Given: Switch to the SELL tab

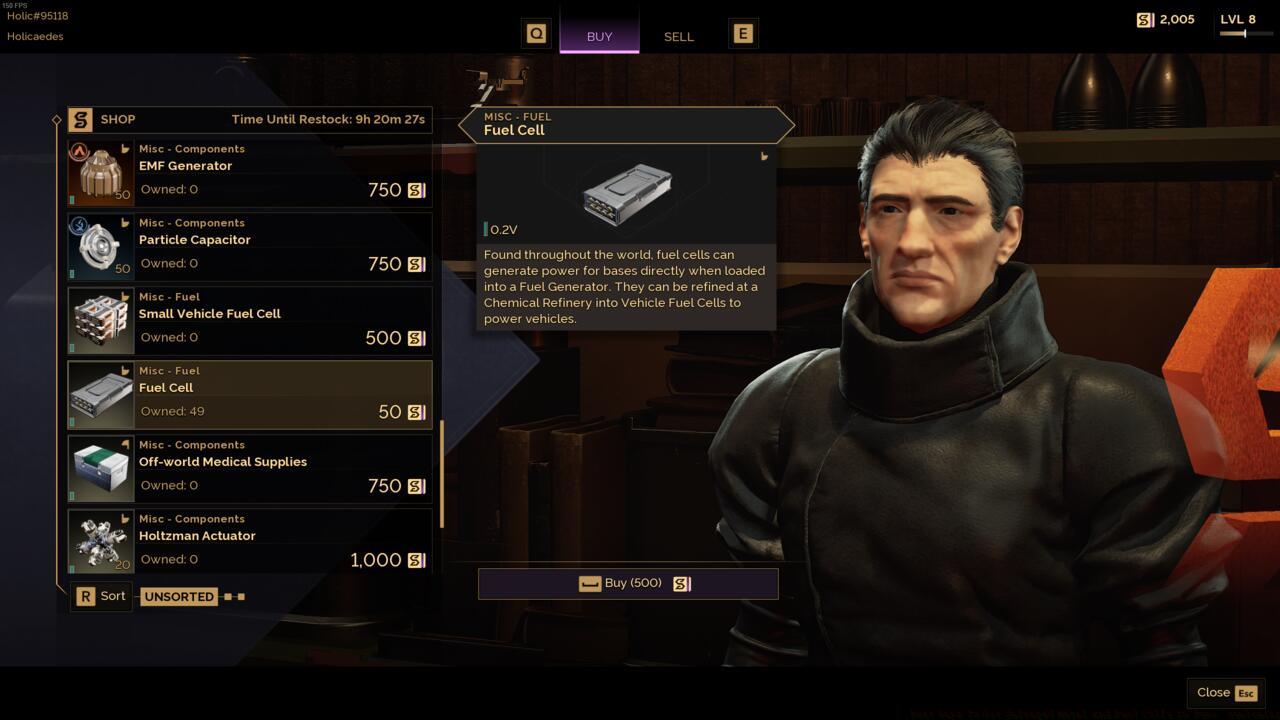Looking at the screenshot, I should pyautogui.click(x=678, y=36).
